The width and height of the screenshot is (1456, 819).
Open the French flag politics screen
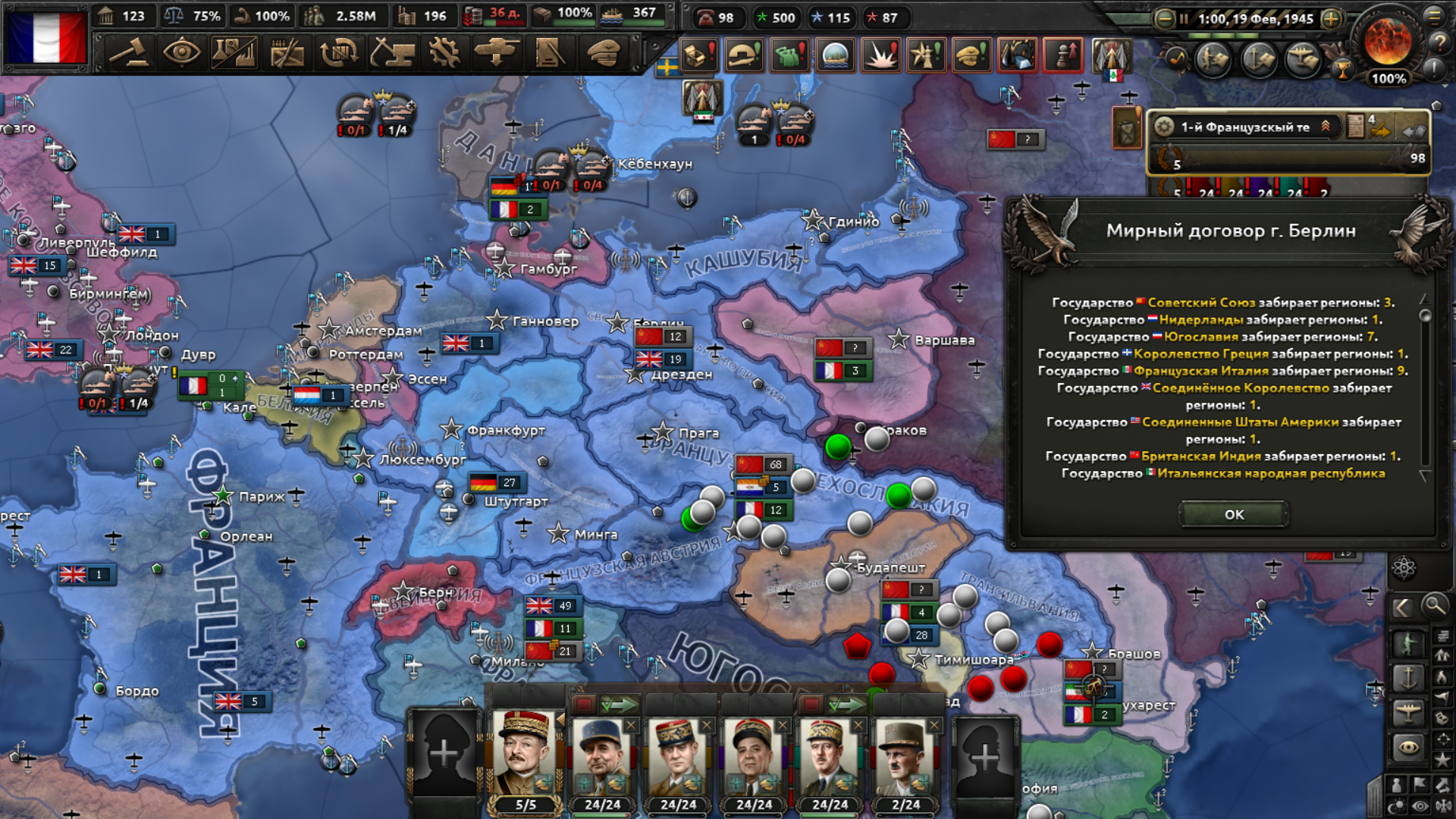tap(47, 37)
